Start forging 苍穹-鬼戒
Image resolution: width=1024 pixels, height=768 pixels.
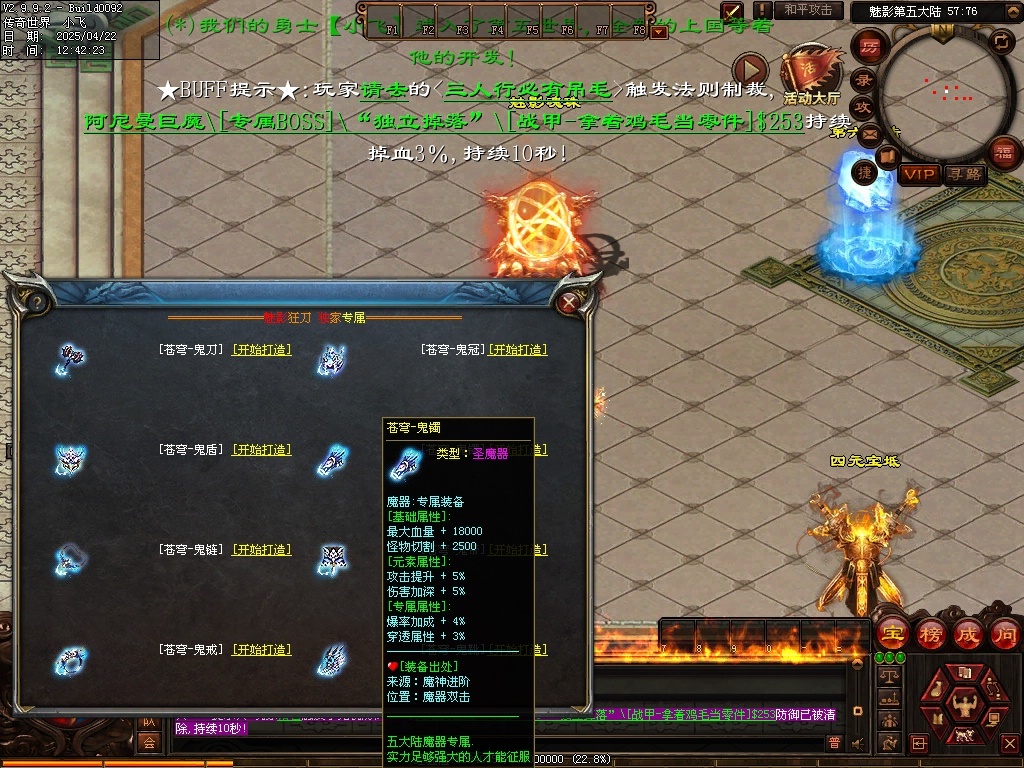tap(262, 650)
